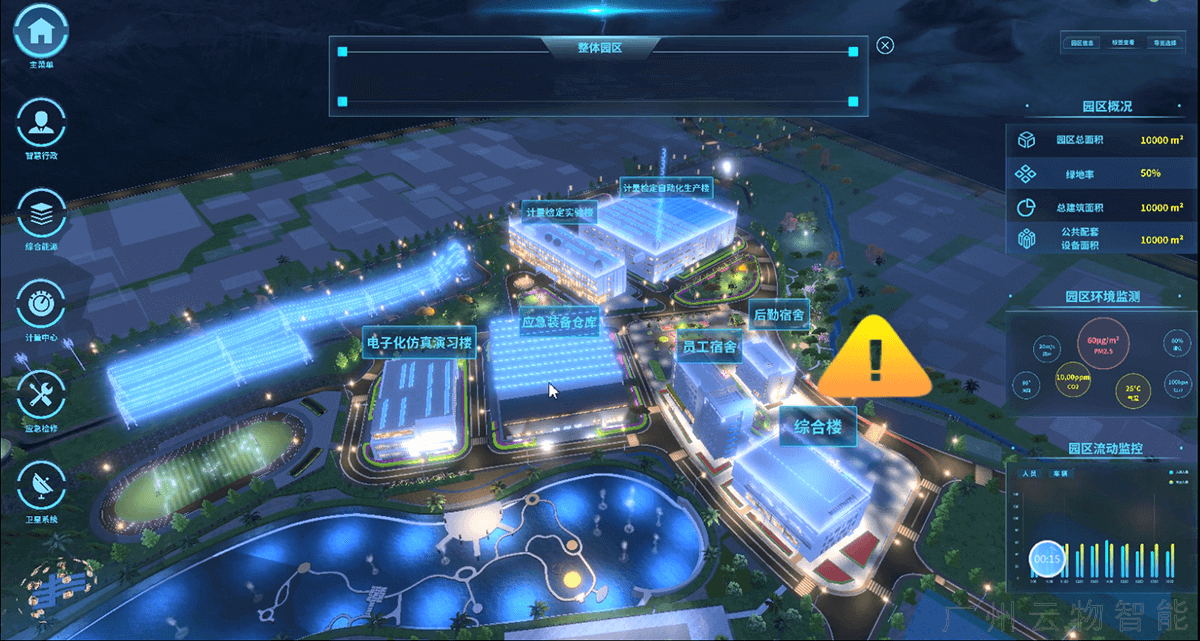Image resolution: width=1200 pixels, height=641 pixels.
Task: Switch to the 园区信息 tab
Action: [1083, 43]
